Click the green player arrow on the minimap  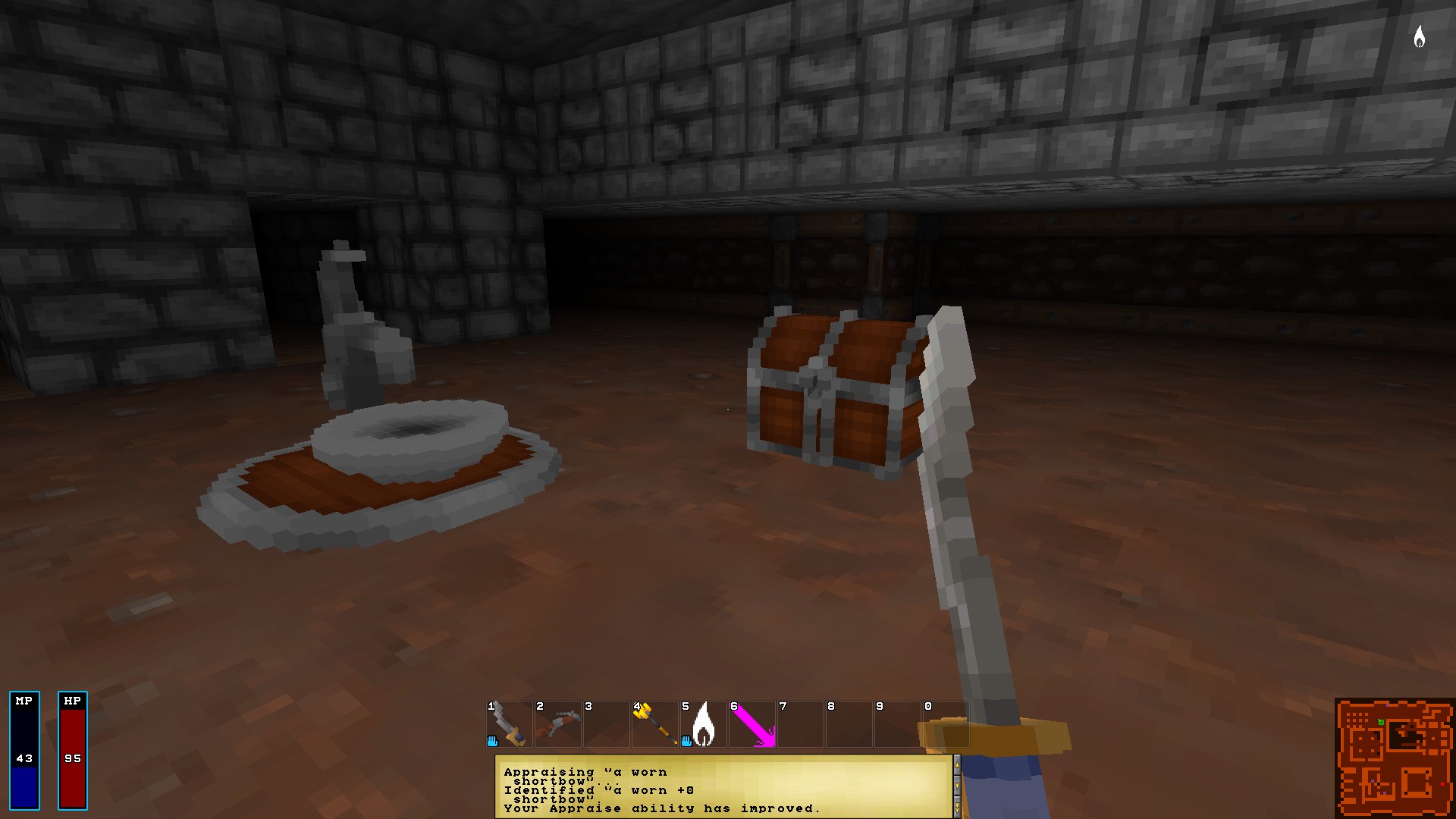[x=1381, y=722]
